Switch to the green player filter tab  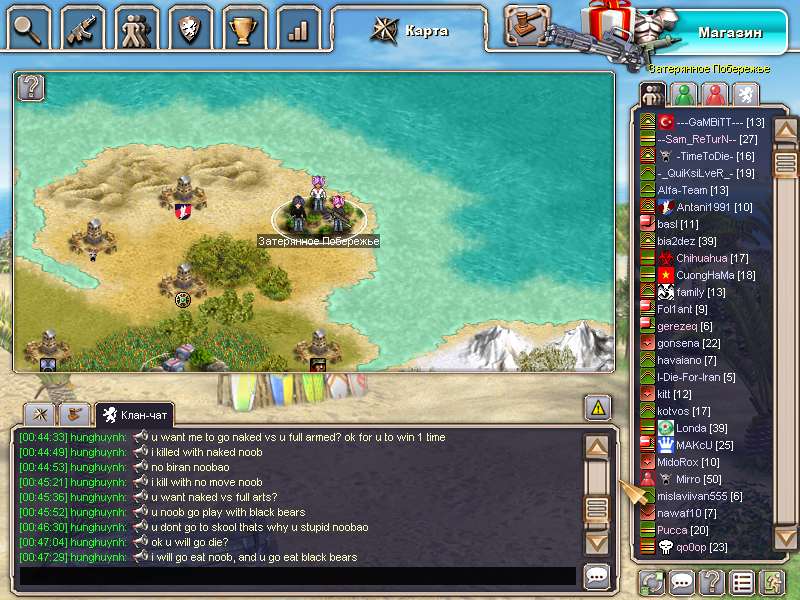(684, 94)
